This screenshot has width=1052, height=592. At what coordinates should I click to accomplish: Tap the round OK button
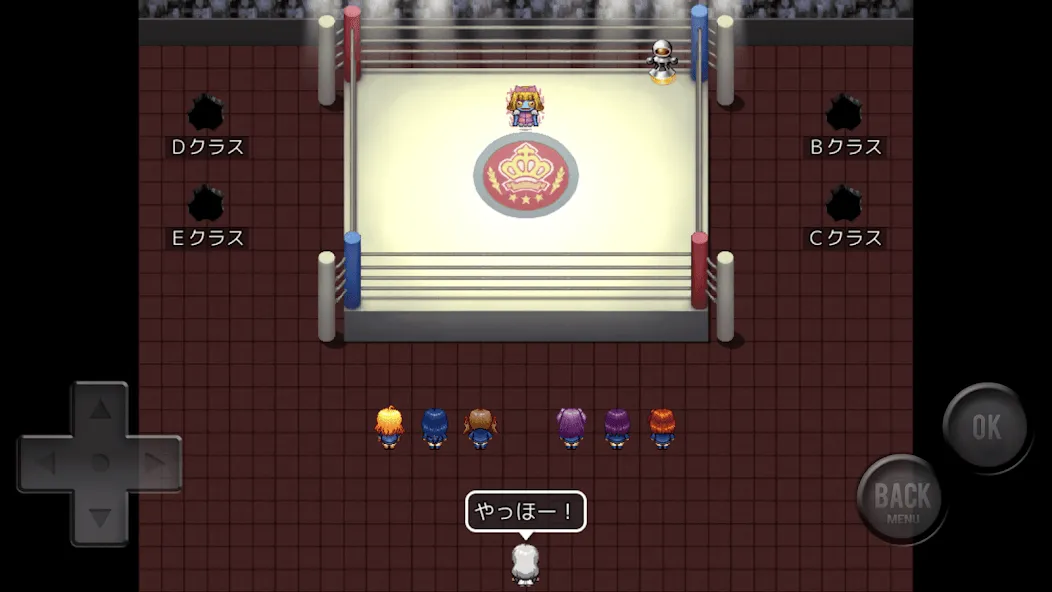point(986,427)
